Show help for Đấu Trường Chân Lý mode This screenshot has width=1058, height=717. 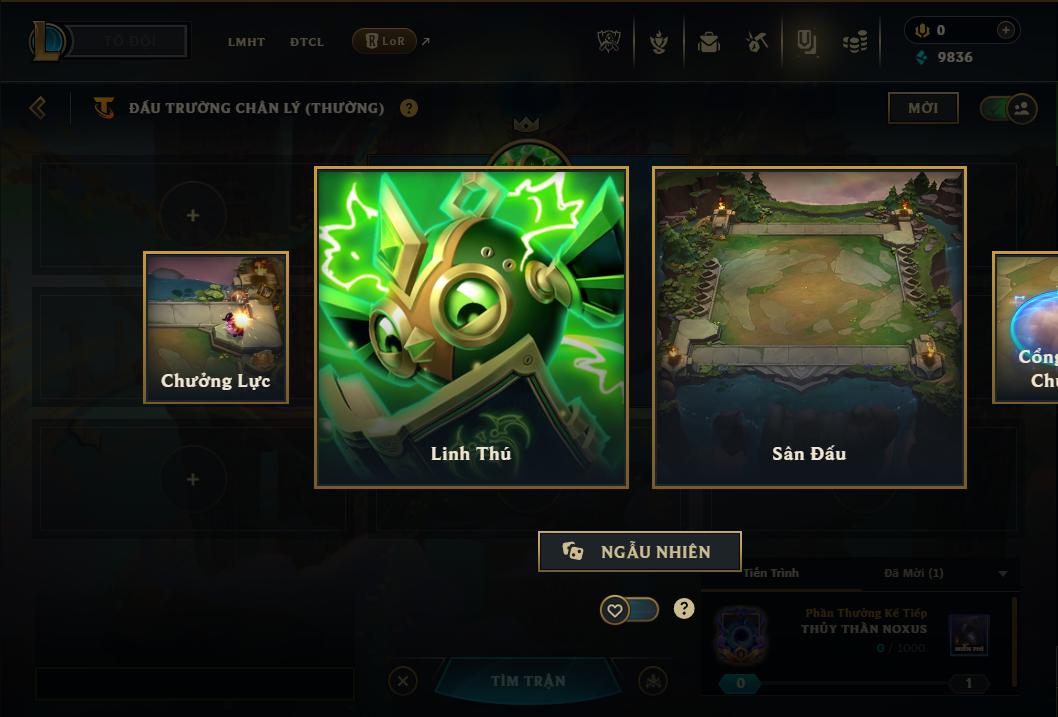tap(409, 108)
